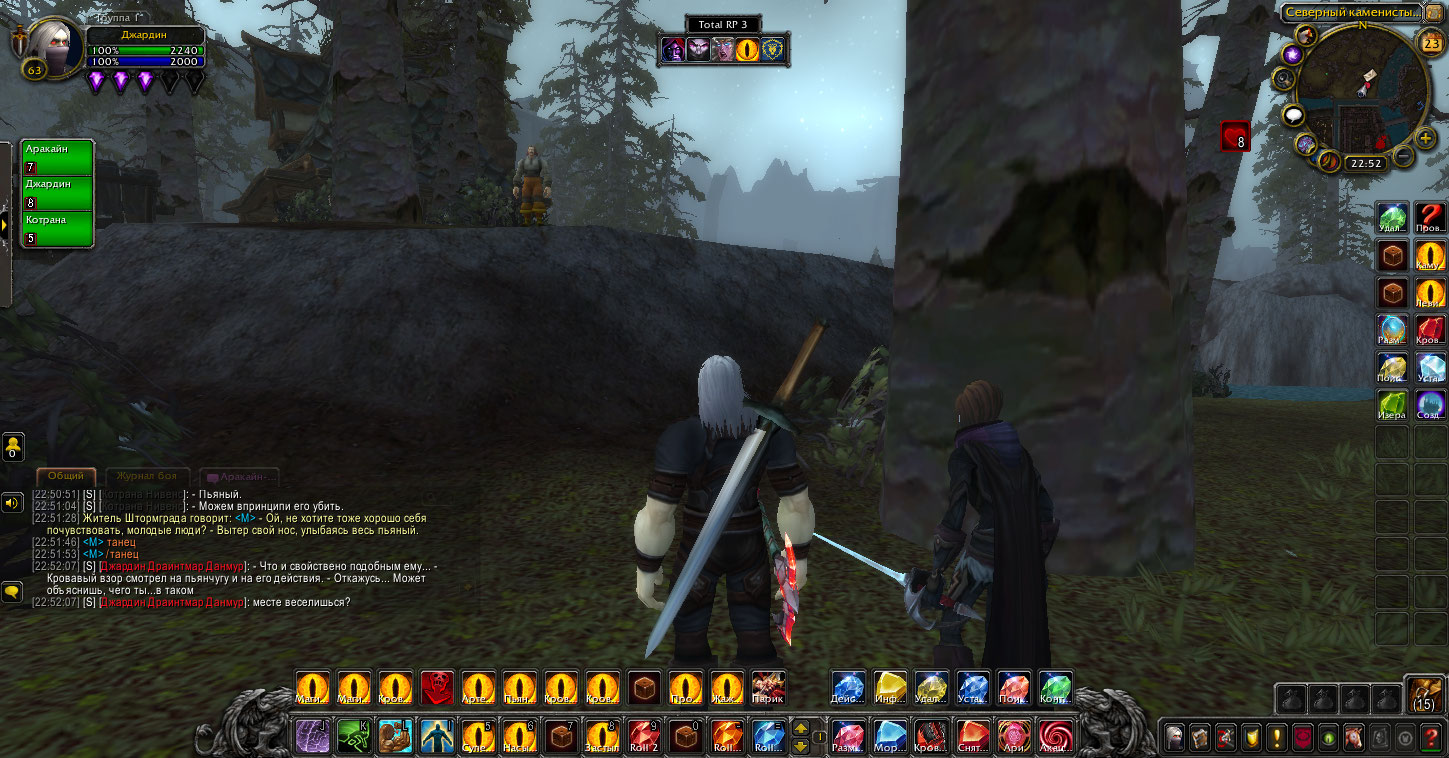Activate the red skull ability
Image resolution: width=1449 pixels, height=758 pixels.
437,688
